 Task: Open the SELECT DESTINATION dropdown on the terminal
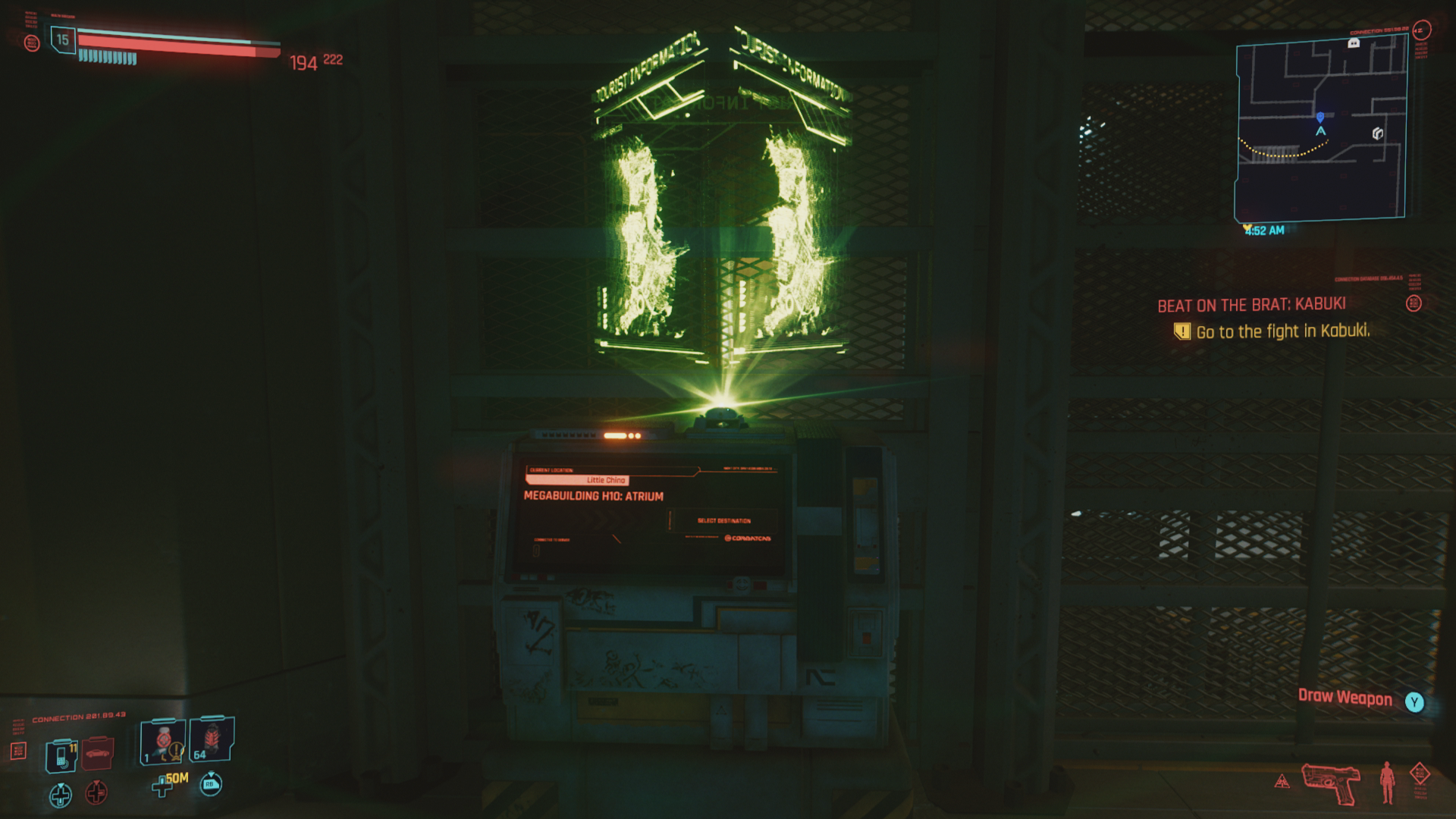724,521
